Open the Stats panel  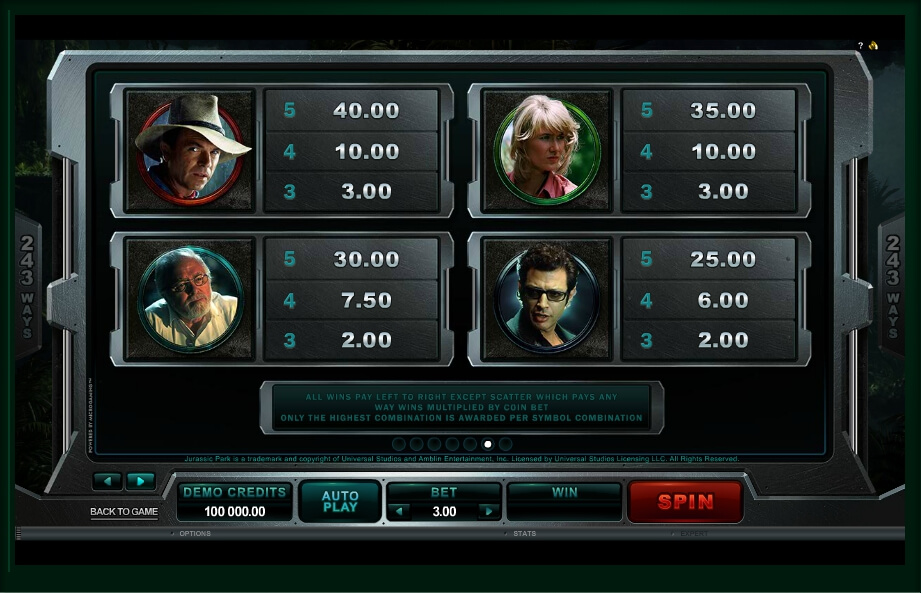(524, 534)
